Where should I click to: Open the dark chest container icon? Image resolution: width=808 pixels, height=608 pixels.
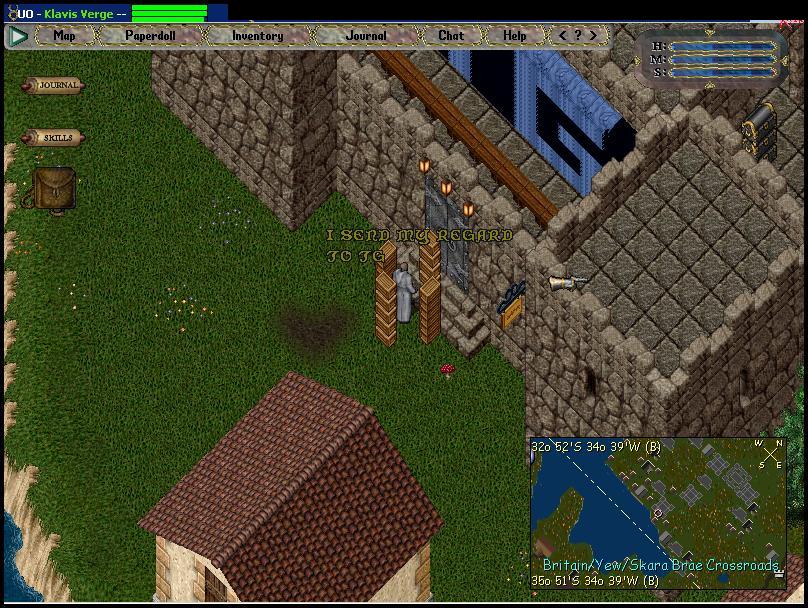[759, 130]
